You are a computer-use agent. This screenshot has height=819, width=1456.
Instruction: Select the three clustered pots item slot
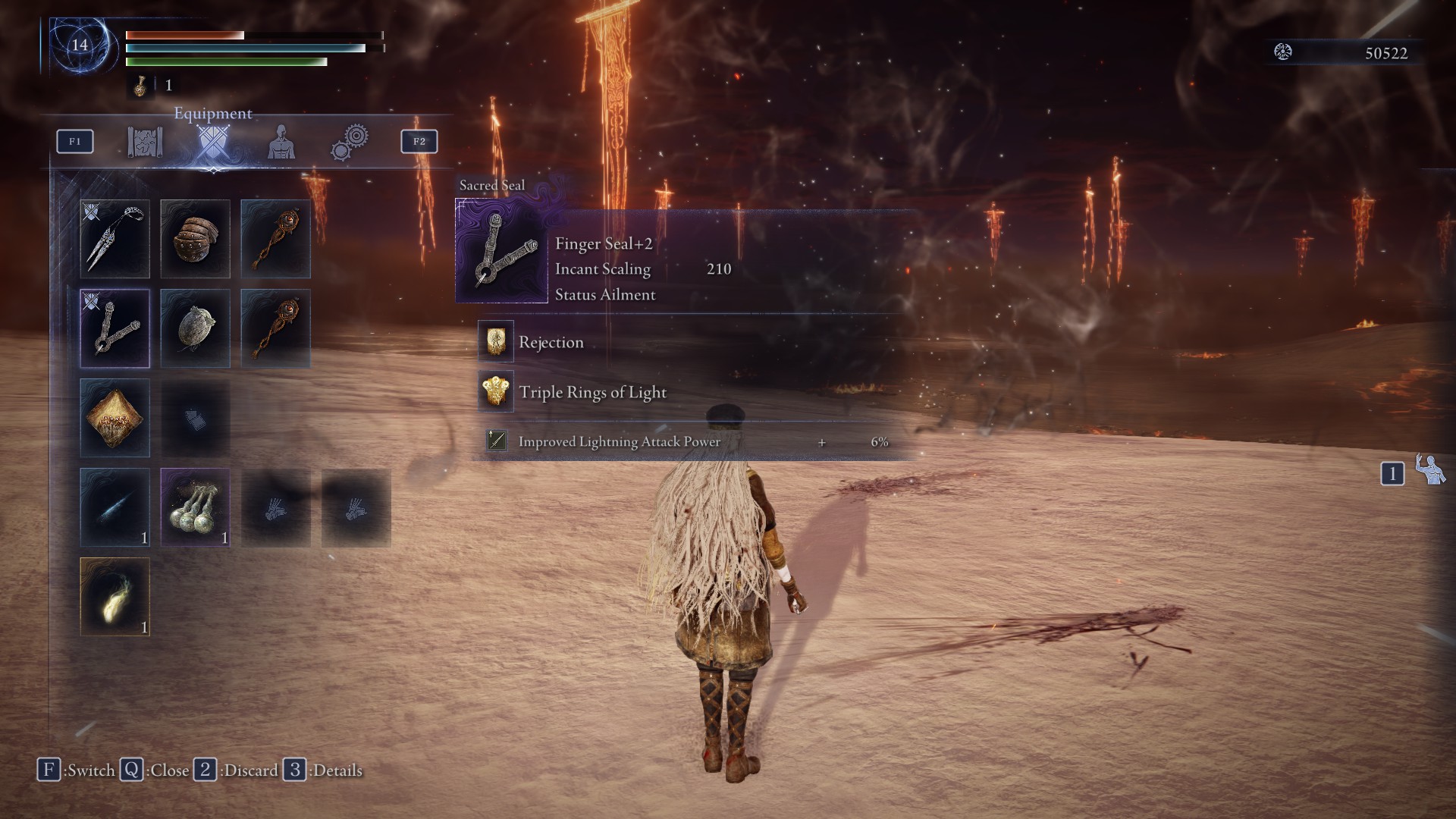(x=196, y=507)
